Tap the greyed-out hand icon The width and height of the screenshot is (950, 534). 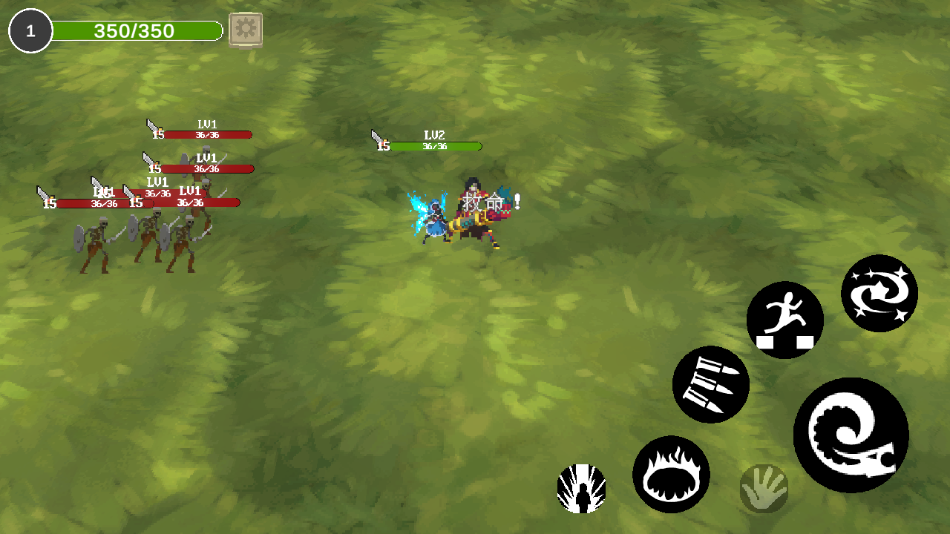764,489
